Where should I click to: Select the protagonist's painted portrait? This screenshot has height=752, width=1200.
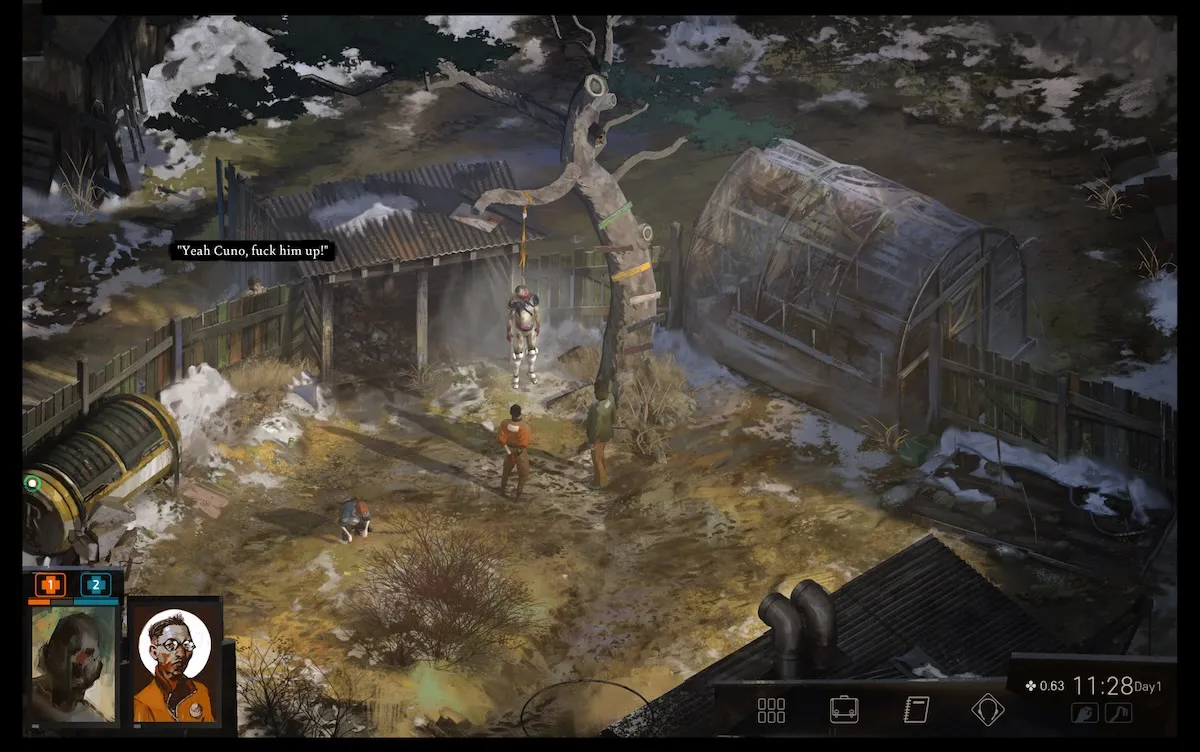(x=73, y=662)
